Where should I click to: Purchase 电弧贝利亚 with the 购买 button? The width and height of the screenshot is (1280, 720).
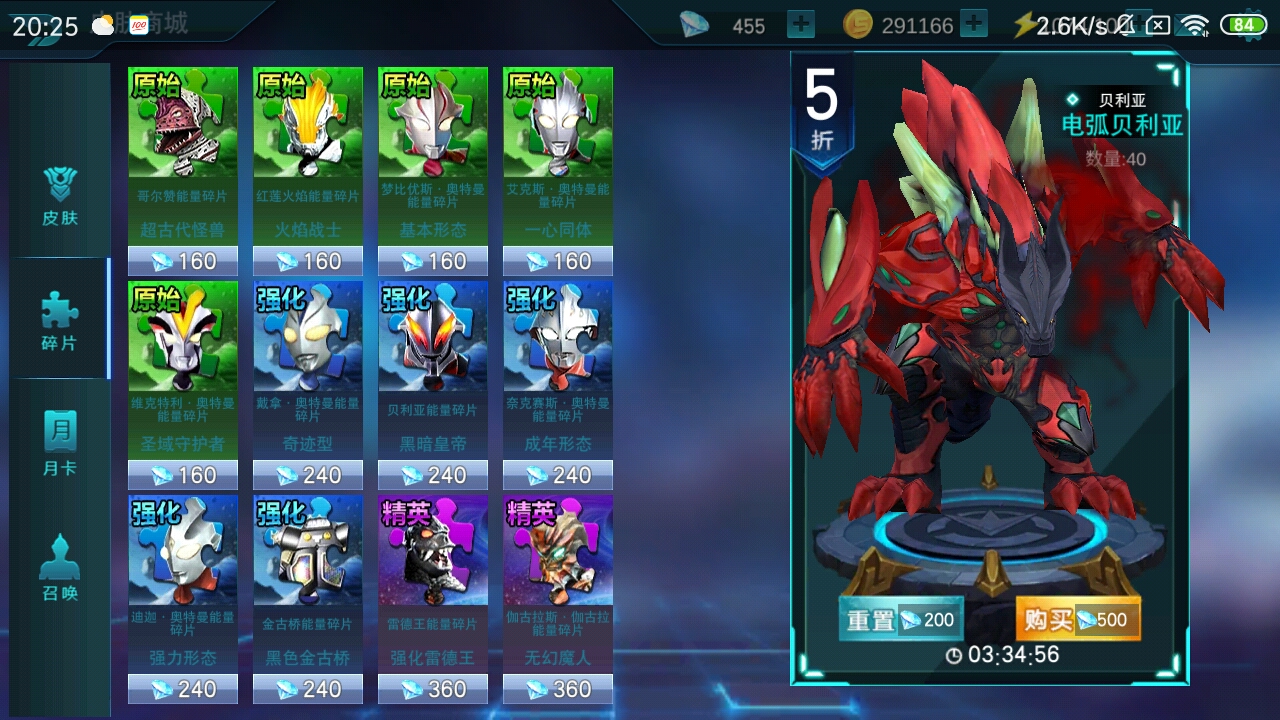coord(1078,620)
